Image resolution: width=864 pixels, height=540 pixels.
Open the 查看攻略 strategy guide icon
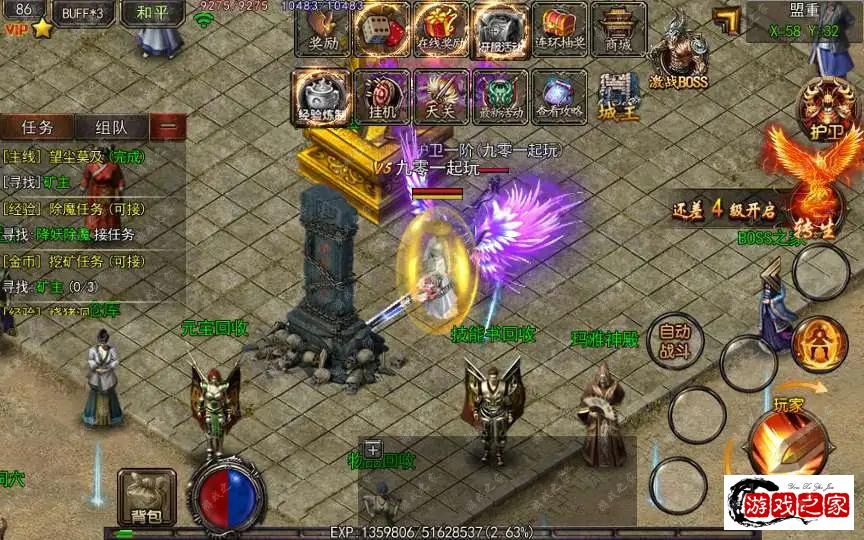[558, 96]
